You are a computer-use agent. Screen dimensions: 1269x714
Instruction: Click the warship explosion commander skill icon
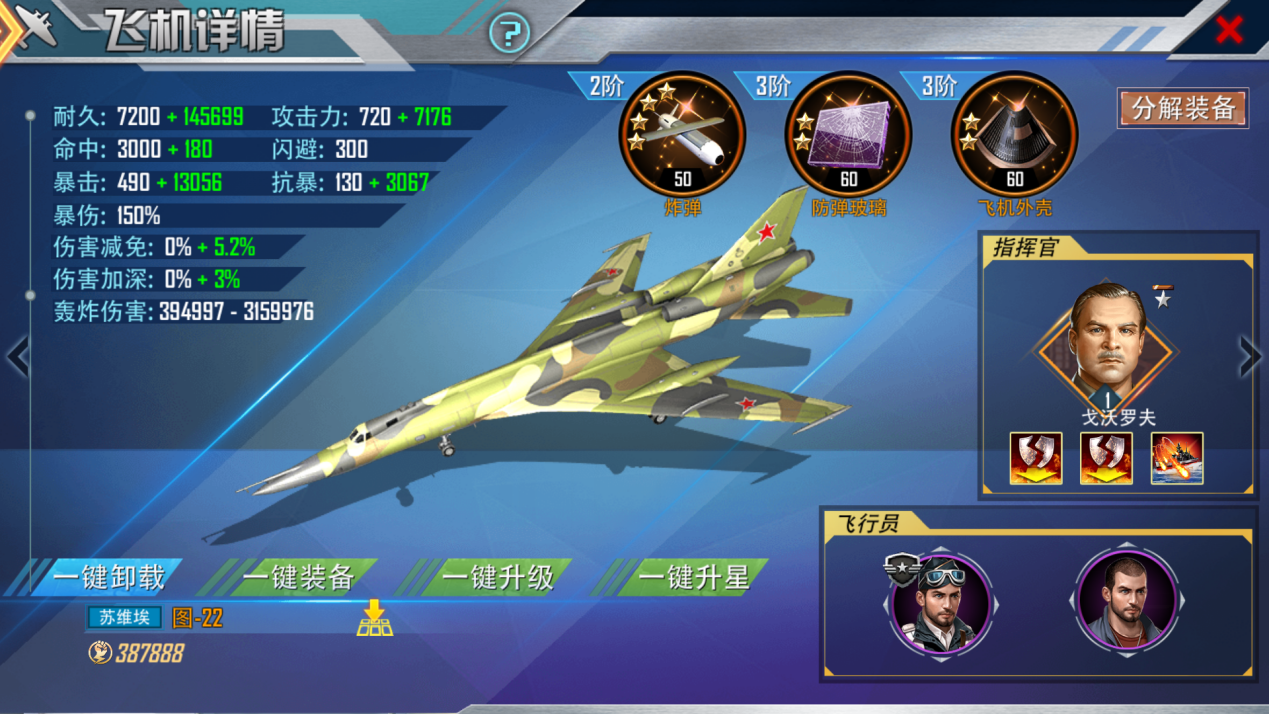[x=1177, y=459]
